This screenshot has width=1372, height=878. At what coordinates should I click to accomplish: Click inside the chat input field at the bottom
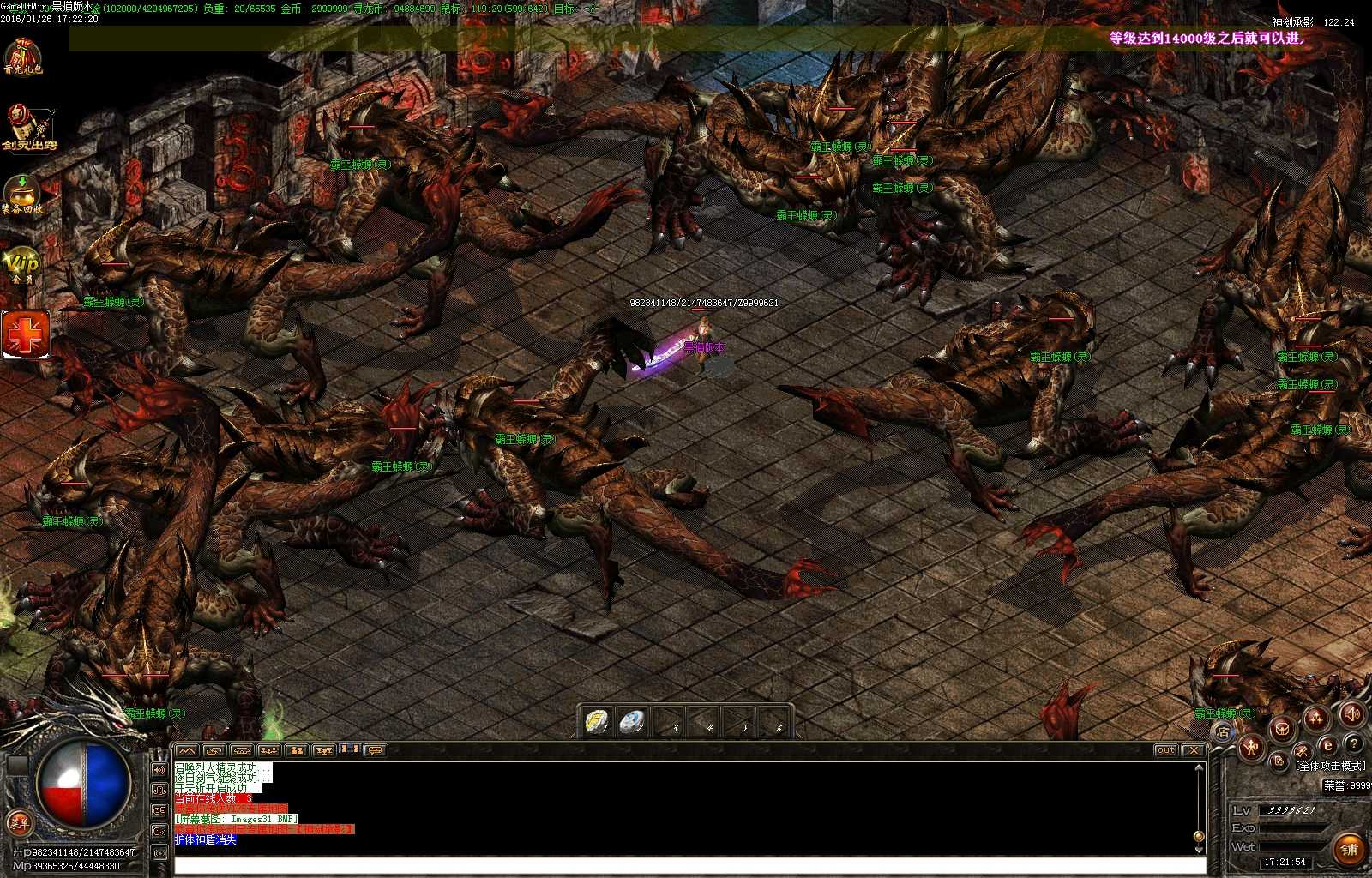click(x=686, y=866)
